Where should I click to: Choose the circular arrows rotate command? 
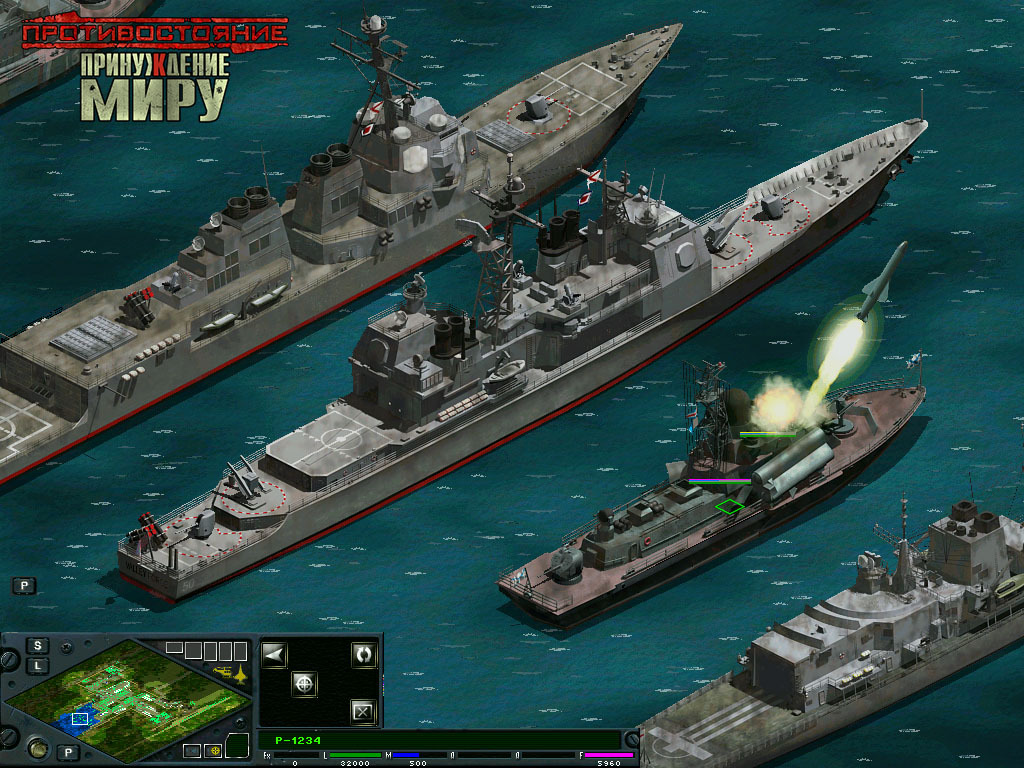point(363,655)
